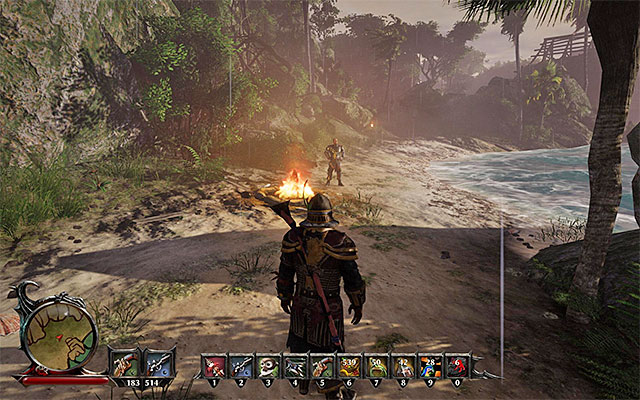This screenshot has width=640, height=400.
Task: Select the equipped firearm slot showing 514
Action: pyautogui.click(x=159, y=363)
